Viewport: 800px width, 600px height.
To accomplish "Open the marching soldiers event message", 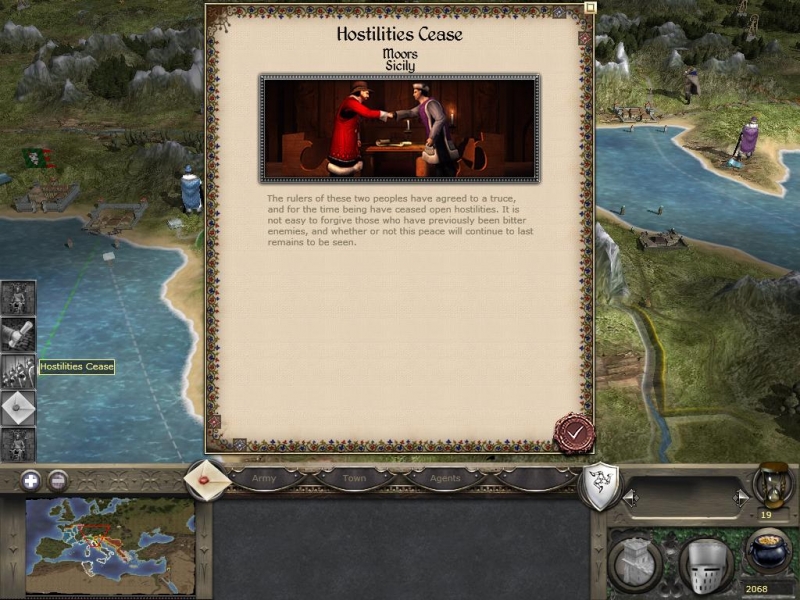I will point(18,371).
